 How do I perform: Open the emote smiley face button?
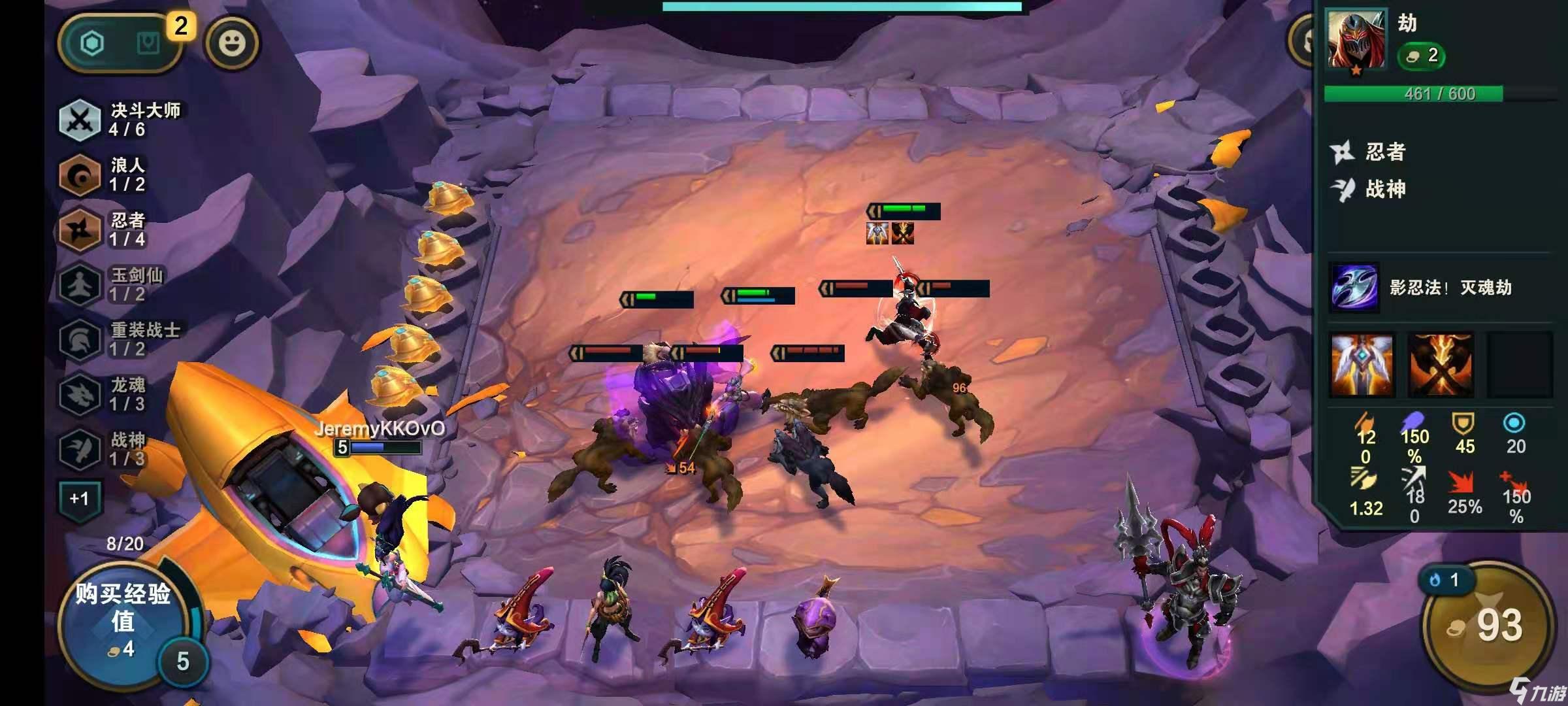(232, 43)
